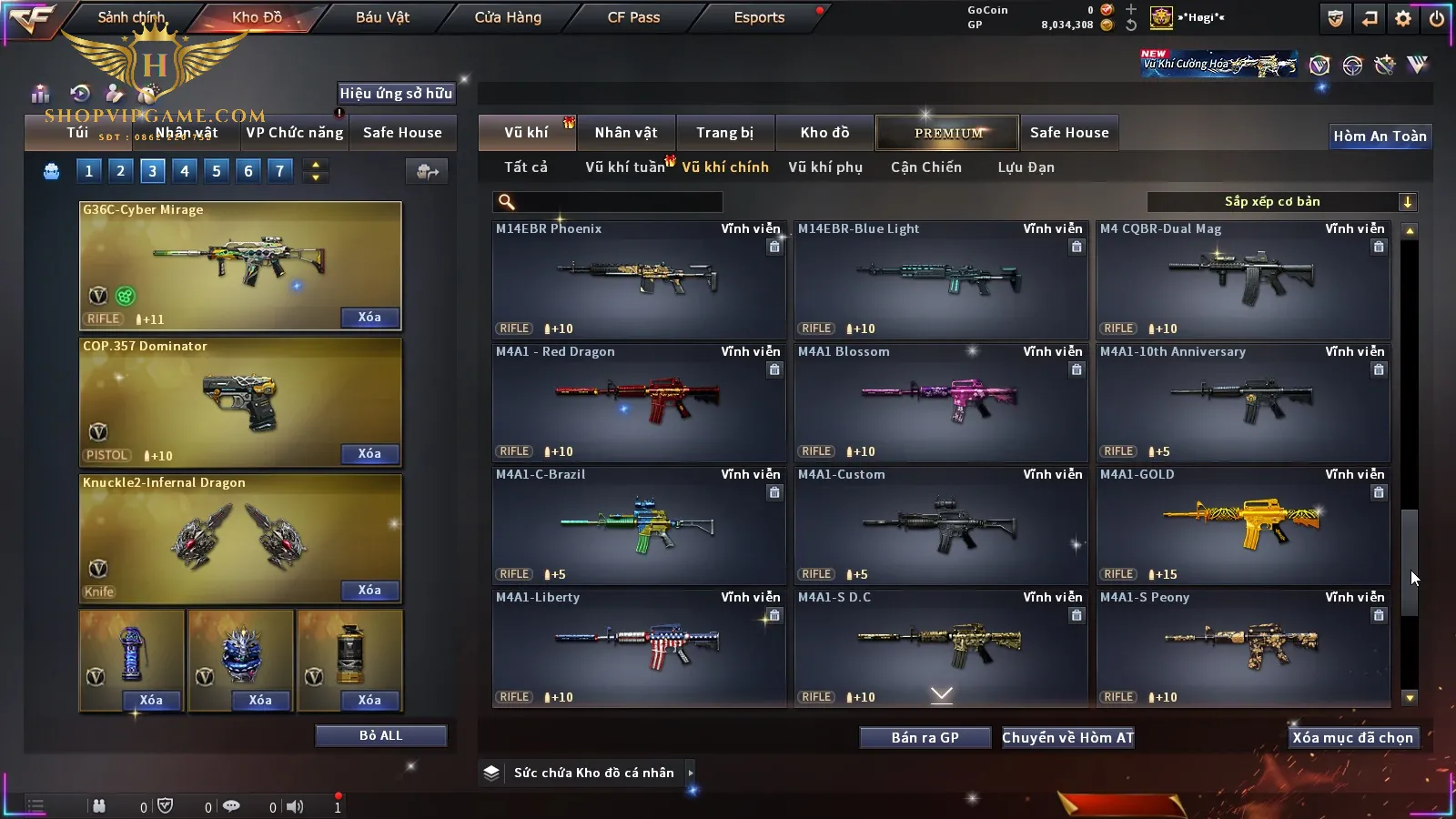The image size is (1456, 819).
Task: Open the CF Pass menu
Action: tap(633, 17)
